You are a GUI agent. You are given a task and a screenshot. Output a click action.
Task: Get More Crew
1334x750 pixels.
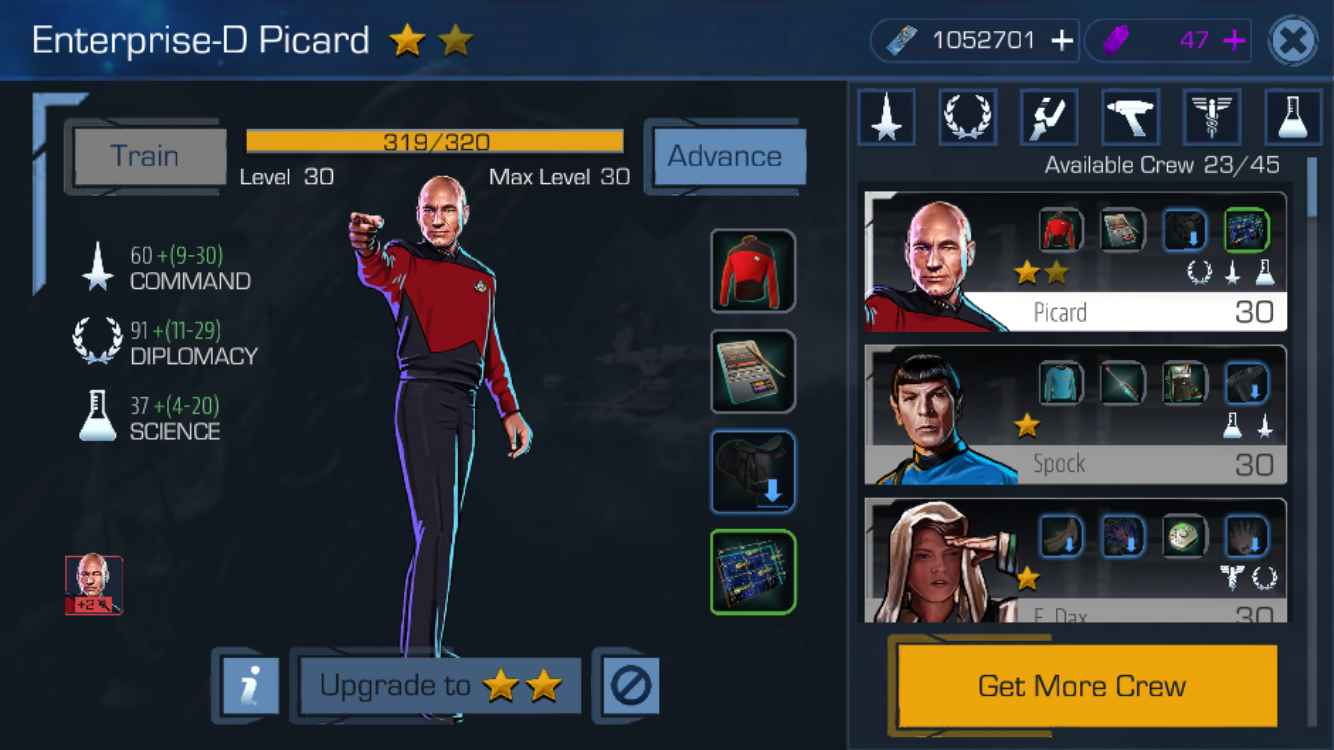coord(1082,686)
